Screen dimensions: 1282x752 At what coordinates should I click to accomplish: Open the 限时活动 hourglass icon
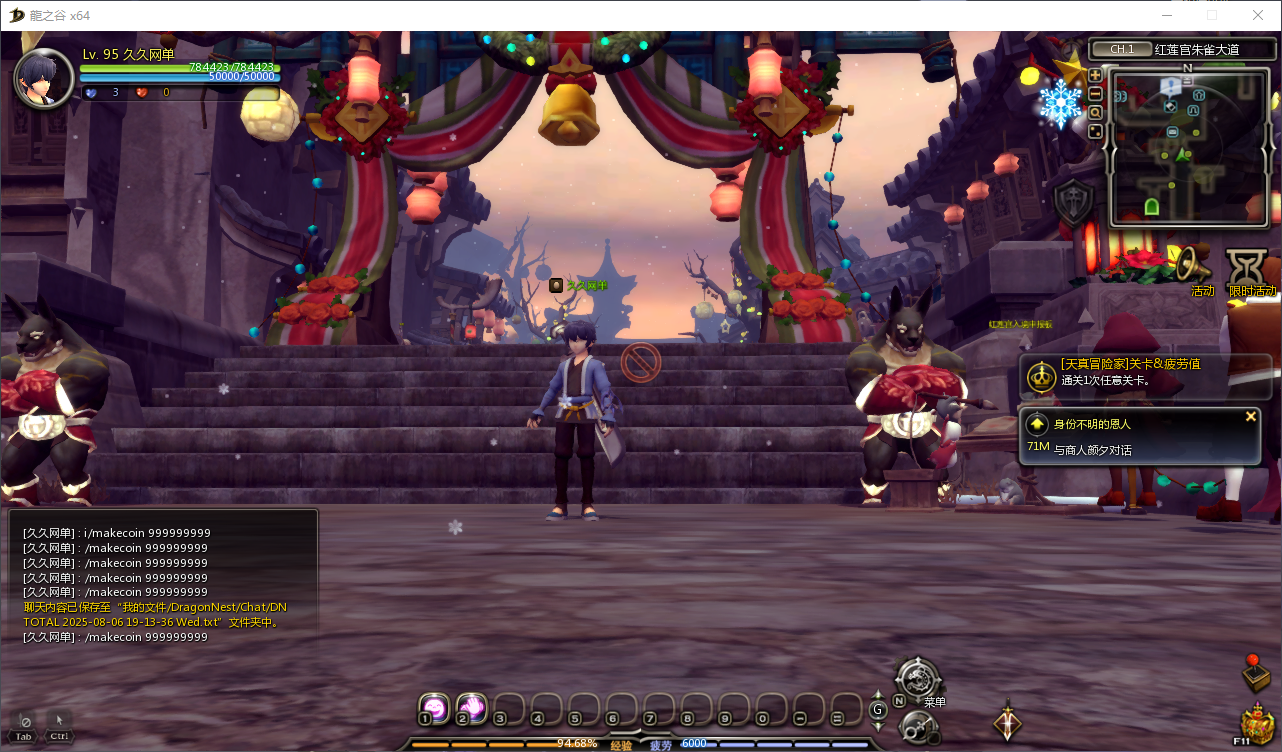(x=1249, y=268)
